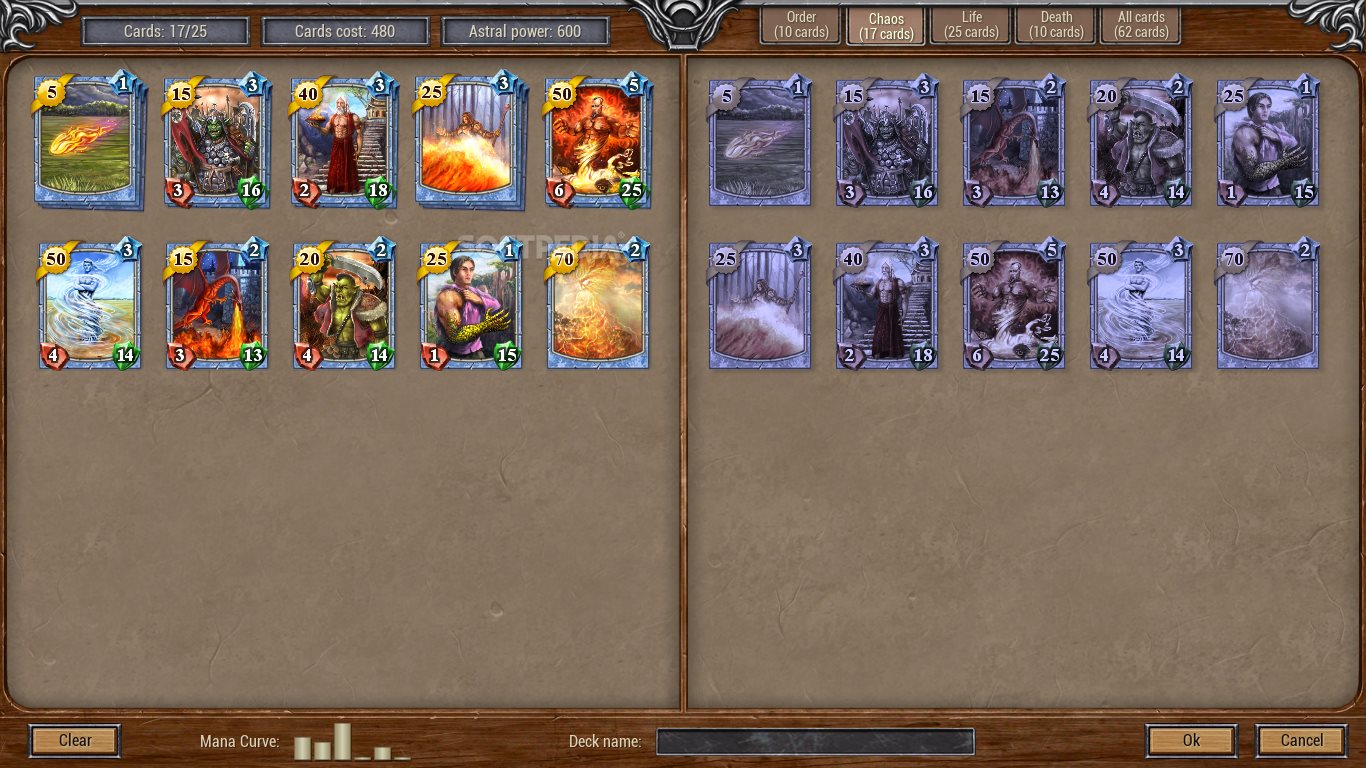Select the colored firestorm card costing 70

click(x=597, y=305)
